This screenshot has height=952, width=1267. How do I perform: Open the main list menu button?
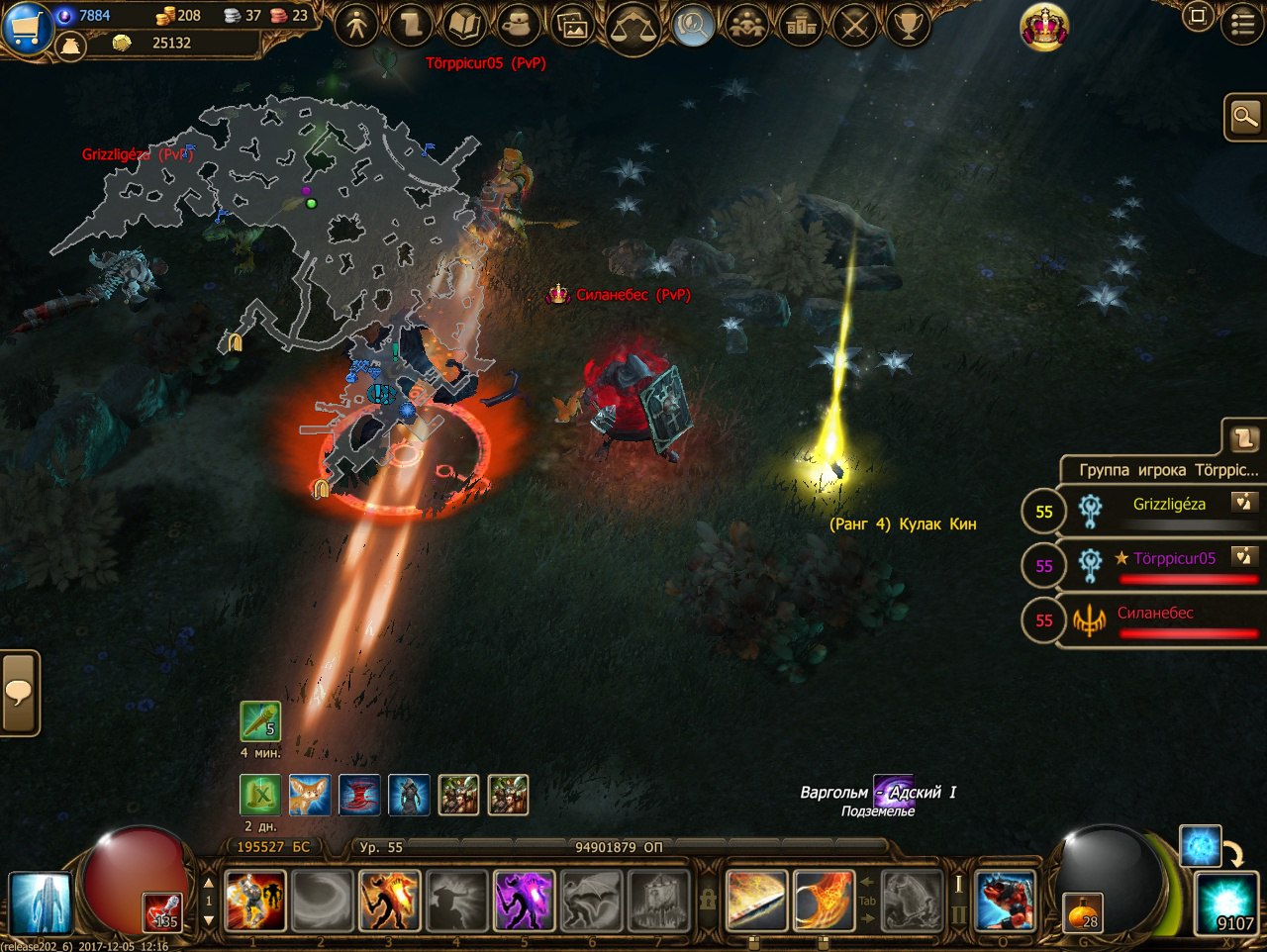(1242, 24)
